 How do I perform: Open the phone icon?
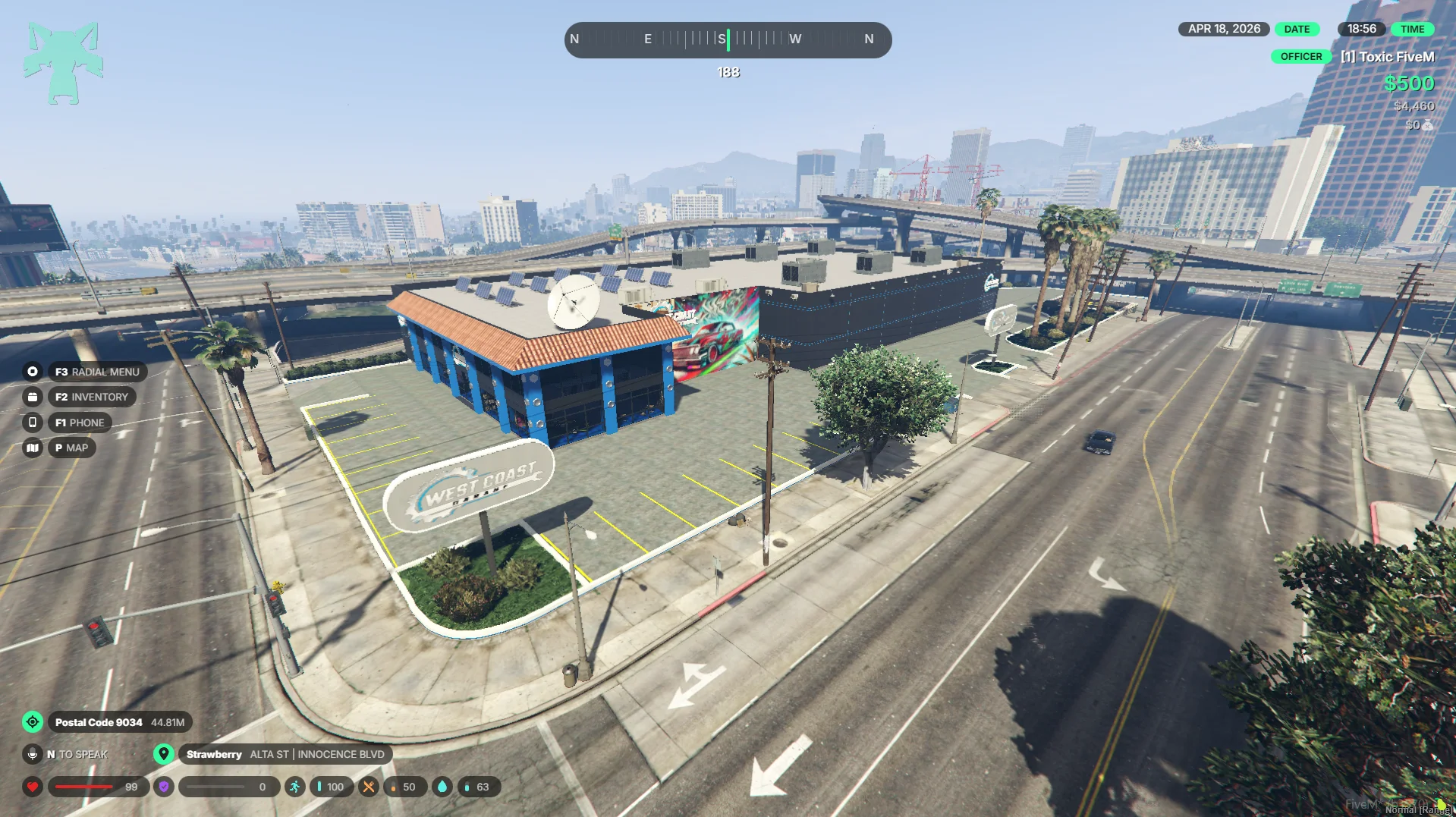click(33, 423)
